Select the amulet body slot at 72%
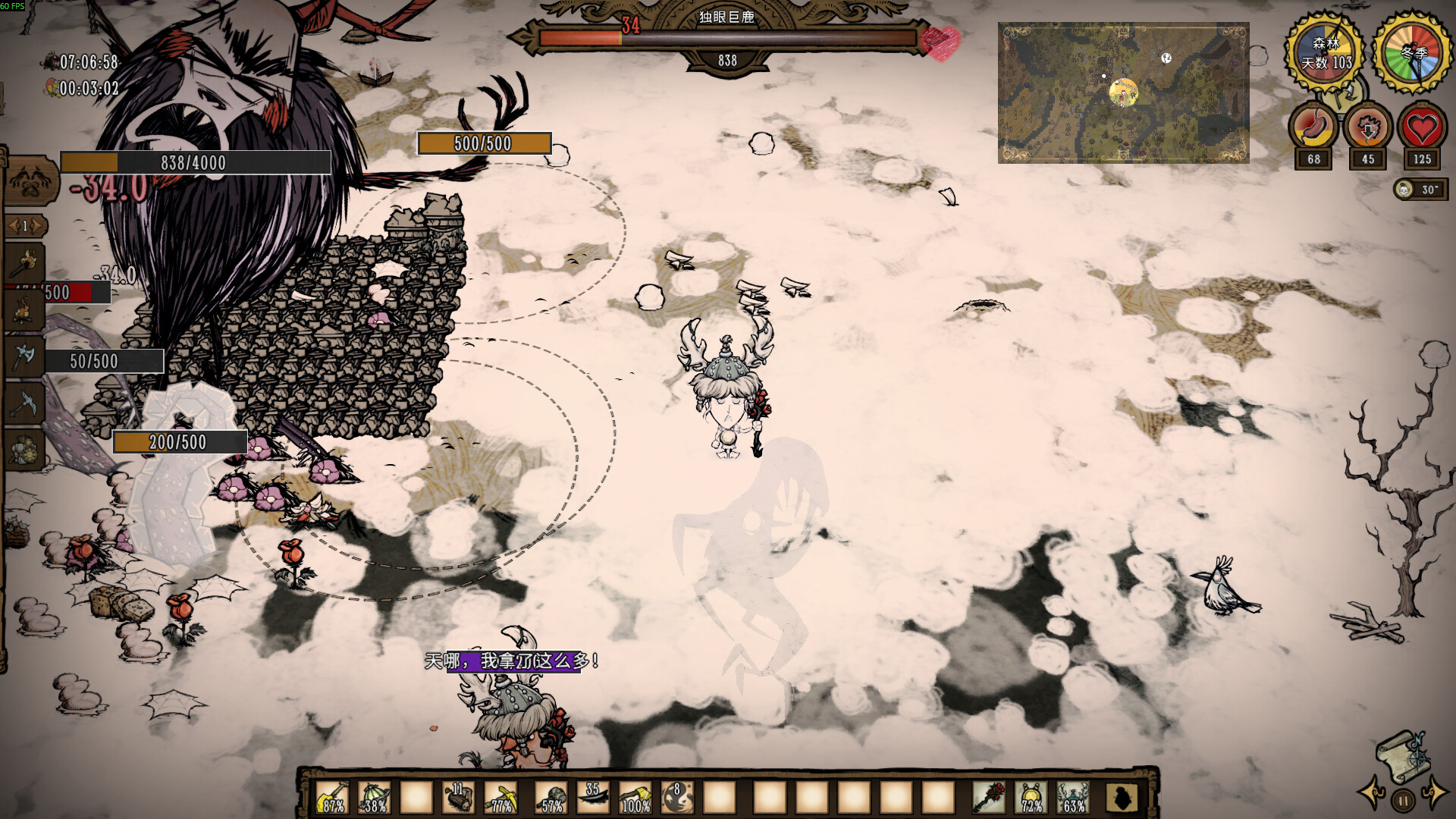This screenshot has width=1456, height=819. click(1031, 798)
